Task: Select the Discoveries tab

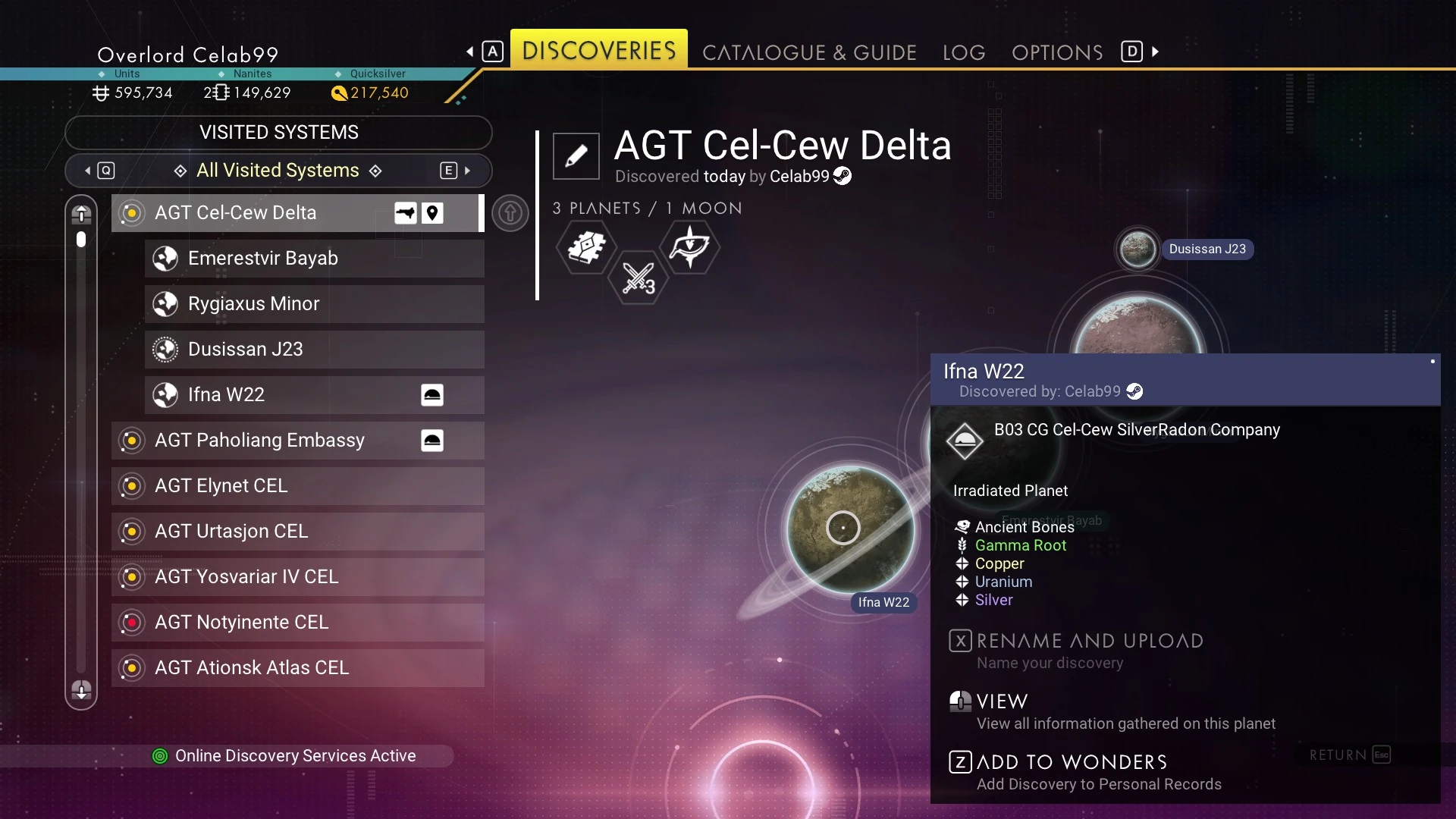Action: click(x=598, y=51)
